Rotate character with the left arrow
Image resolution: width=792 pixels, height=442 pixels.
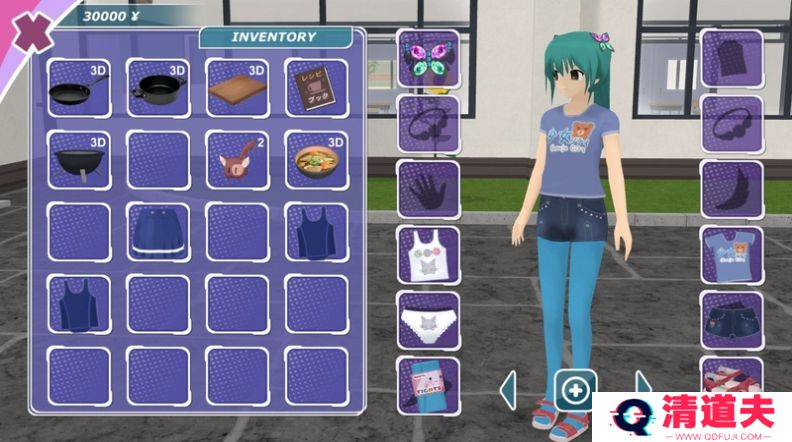coord(509,388)
